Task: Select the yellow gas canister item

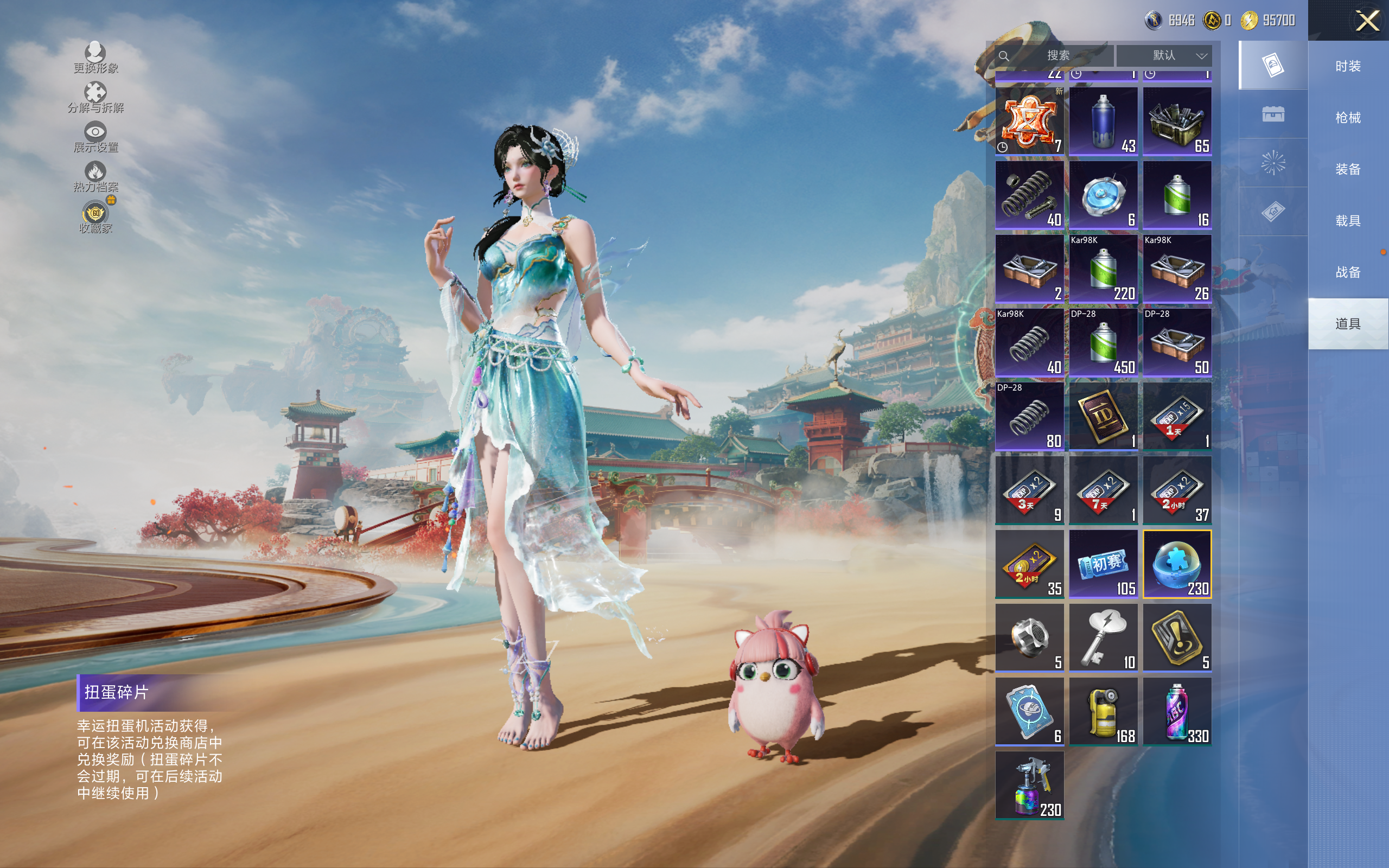Action: (x=1103, y=712)
